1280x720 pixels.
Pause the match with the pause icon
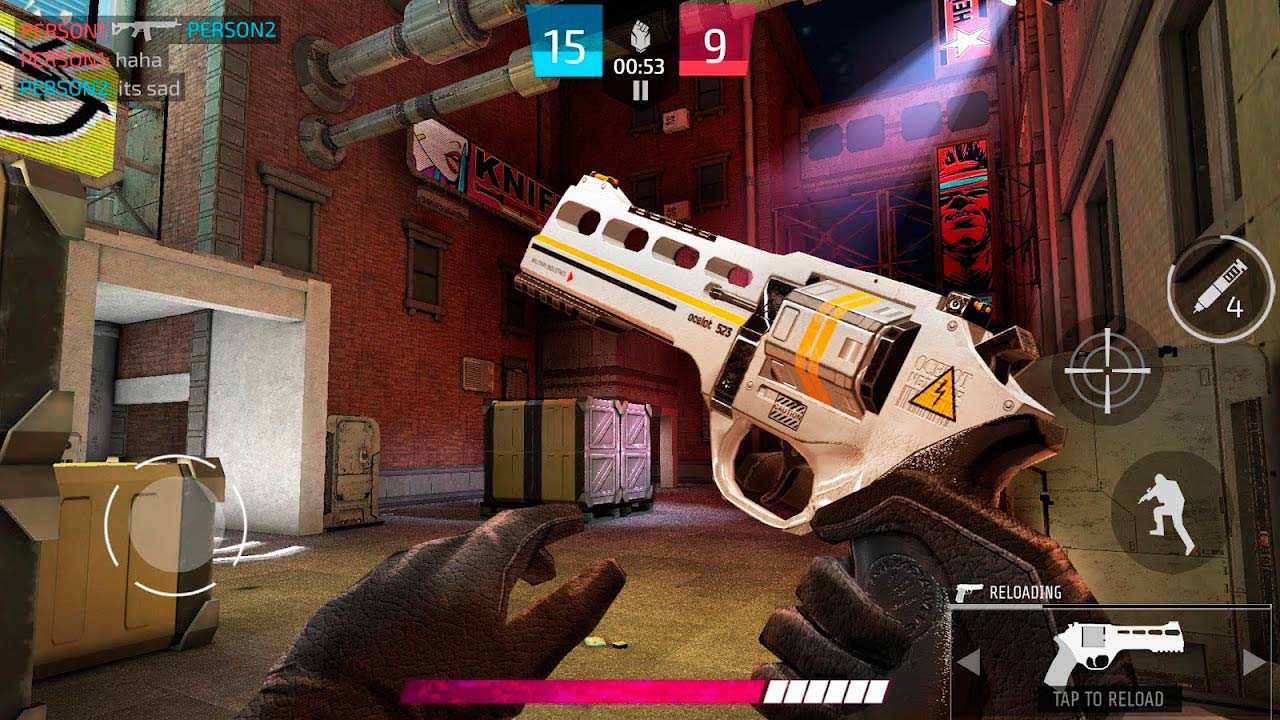point(640,90)
